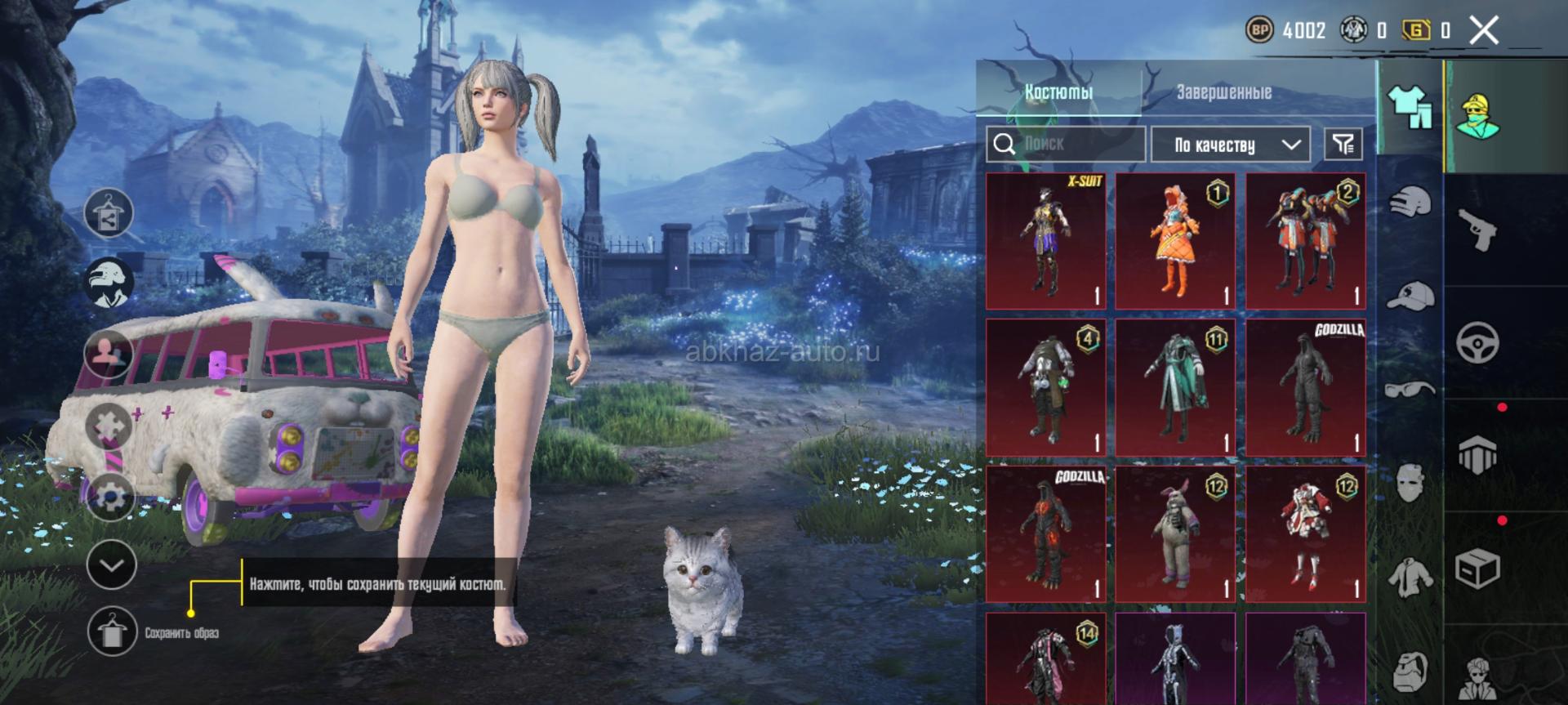1568x705 pixels.
Task: Show the cap headwear category
Action: (x=1410, y=296)
